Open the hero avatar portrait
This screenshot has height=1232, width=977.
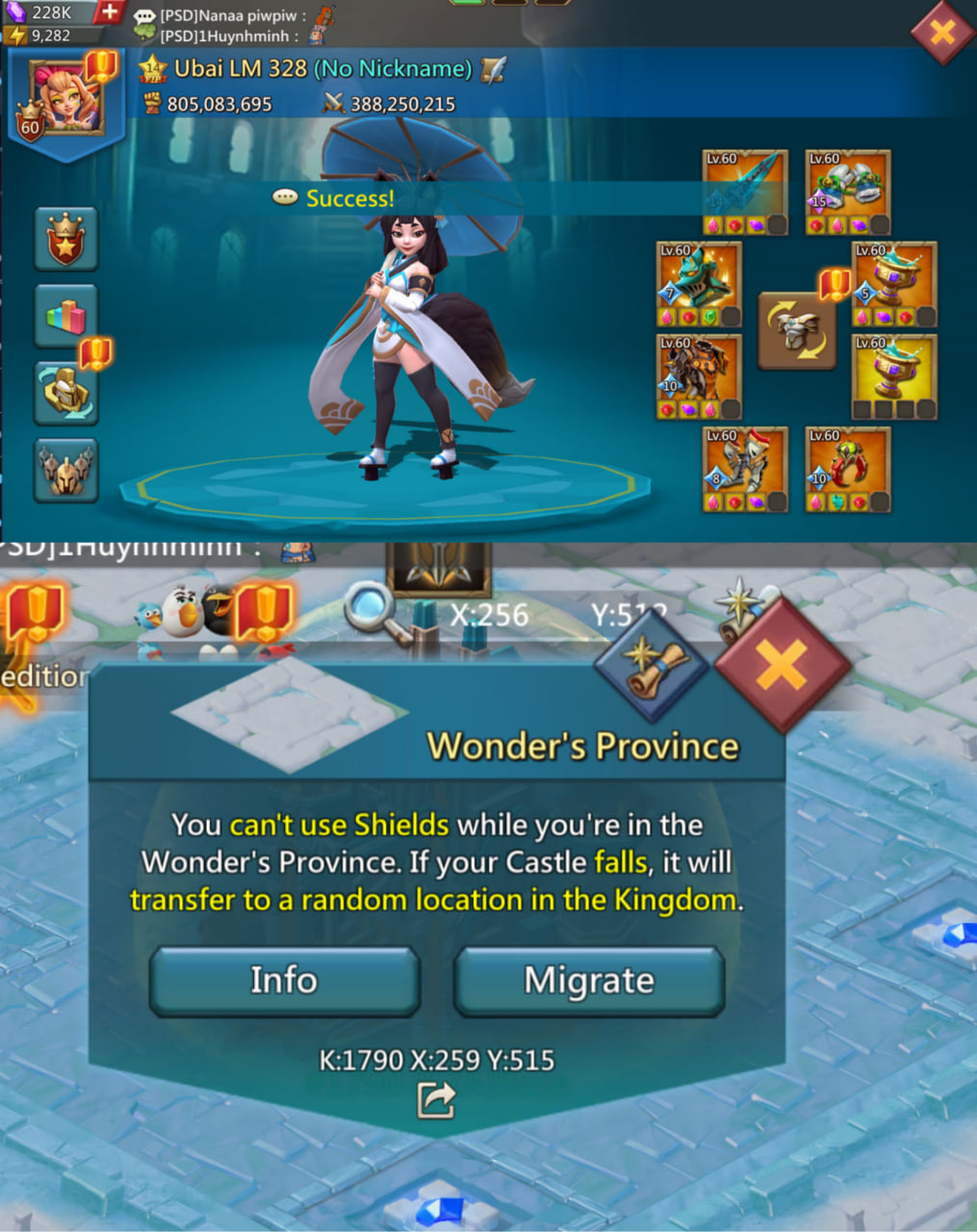click(x=66, y=98)
